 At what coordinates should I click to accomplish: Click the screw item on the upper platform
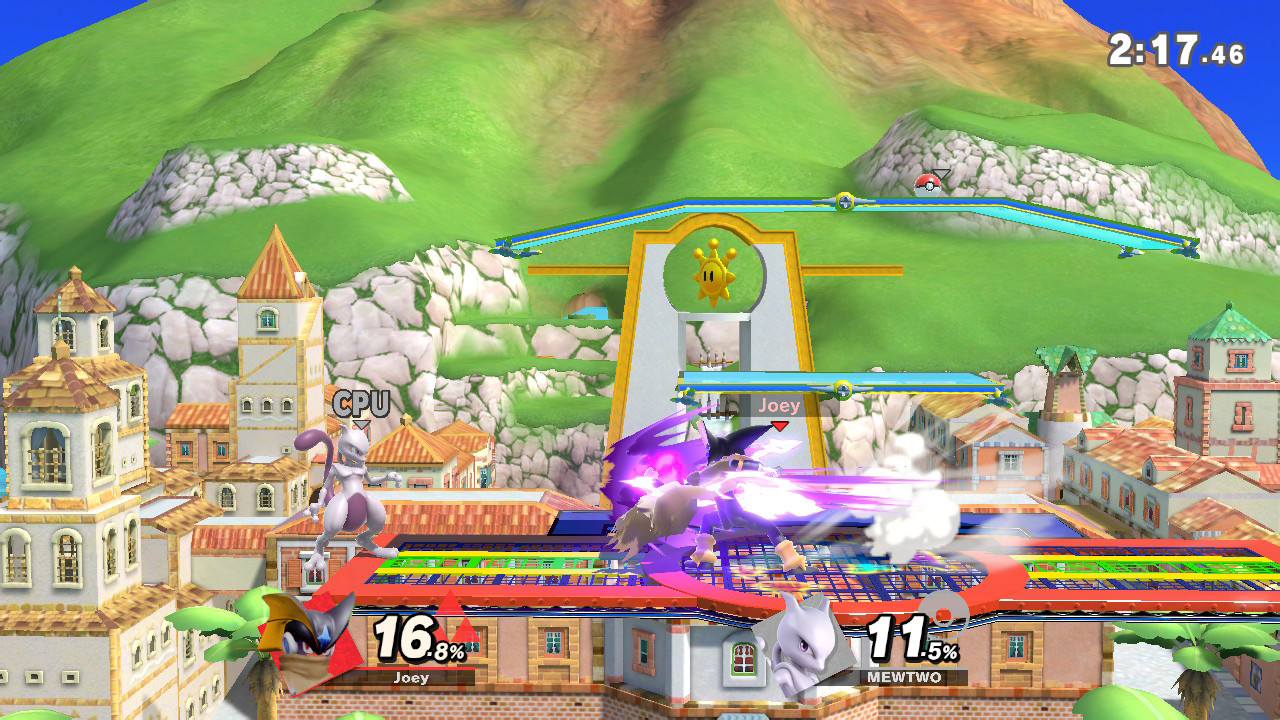tap(843, 202)
